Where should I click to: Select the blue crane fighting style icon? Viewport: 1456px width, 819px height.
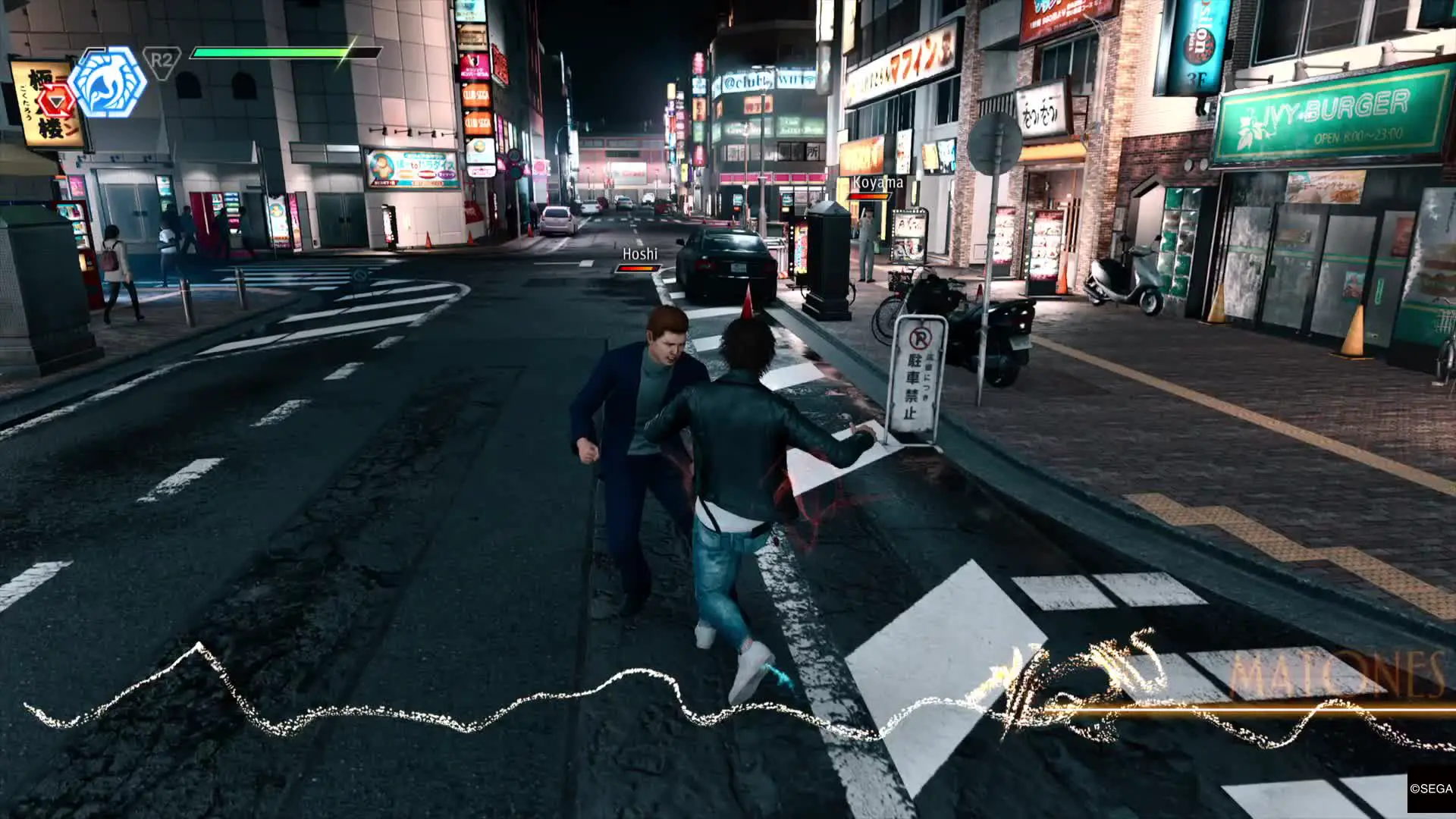107,82
